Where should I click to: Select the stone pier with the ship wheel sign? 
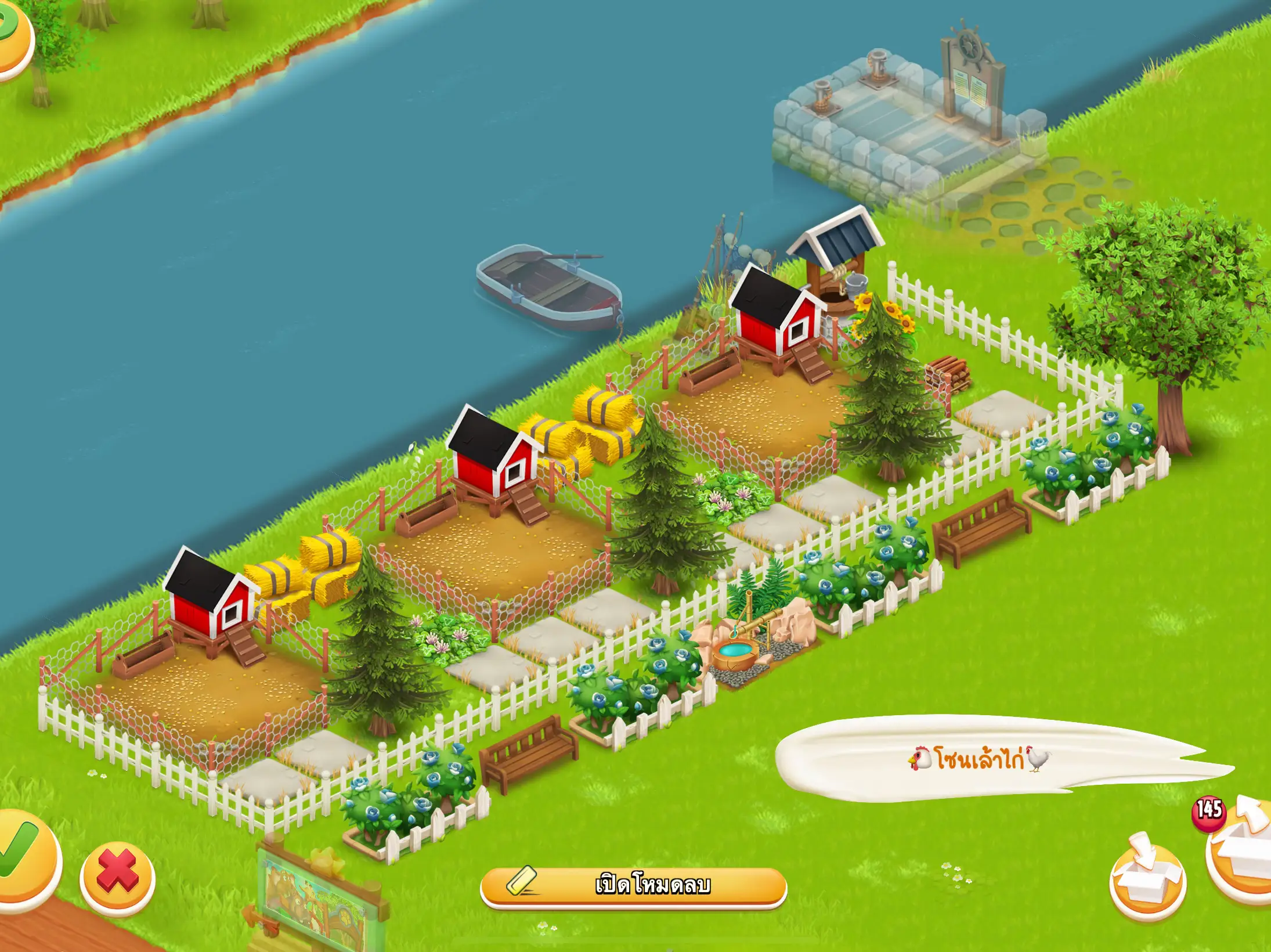900,116
